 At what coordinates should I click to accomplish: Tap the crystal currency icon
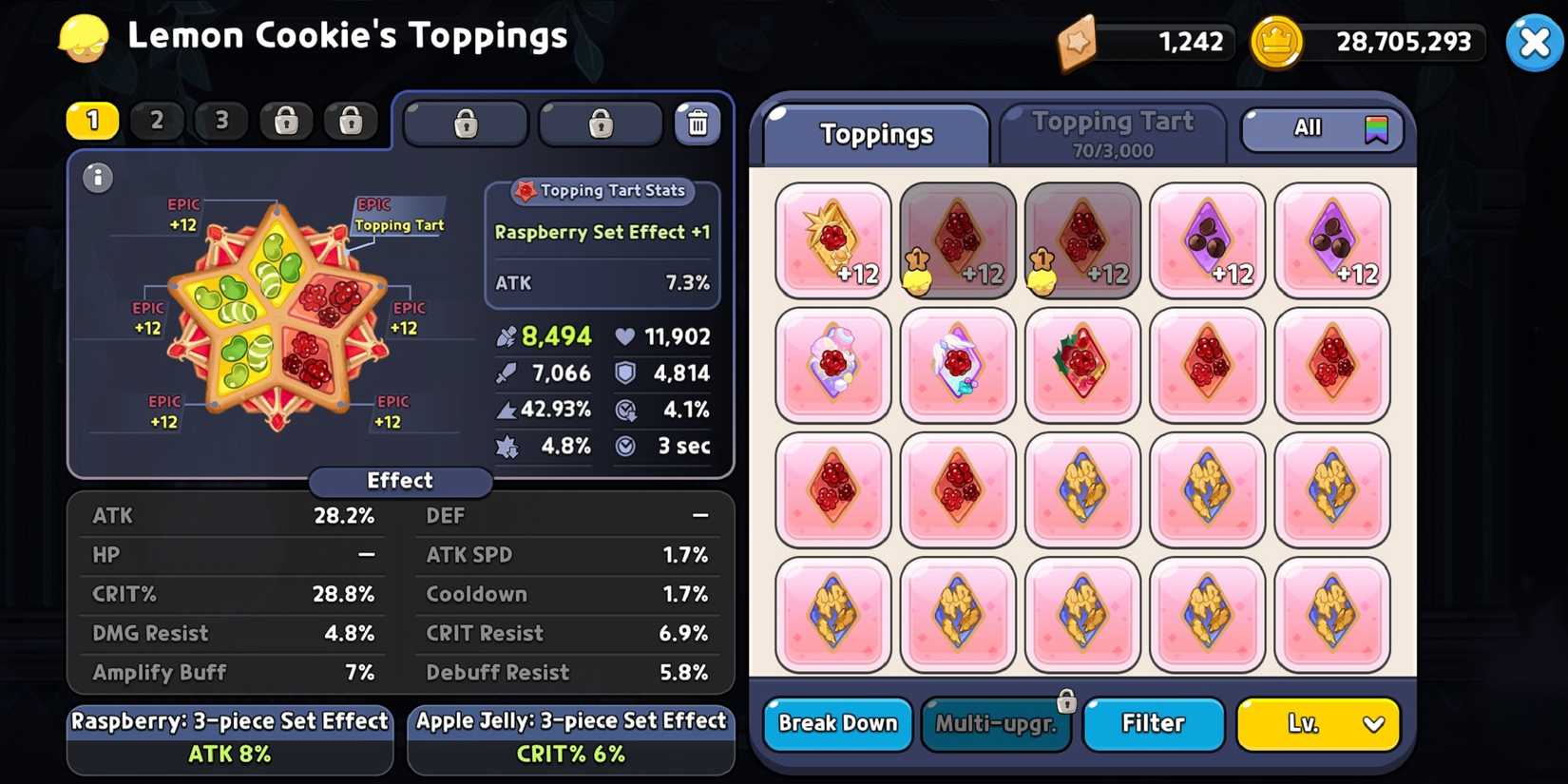point(1079,42)
